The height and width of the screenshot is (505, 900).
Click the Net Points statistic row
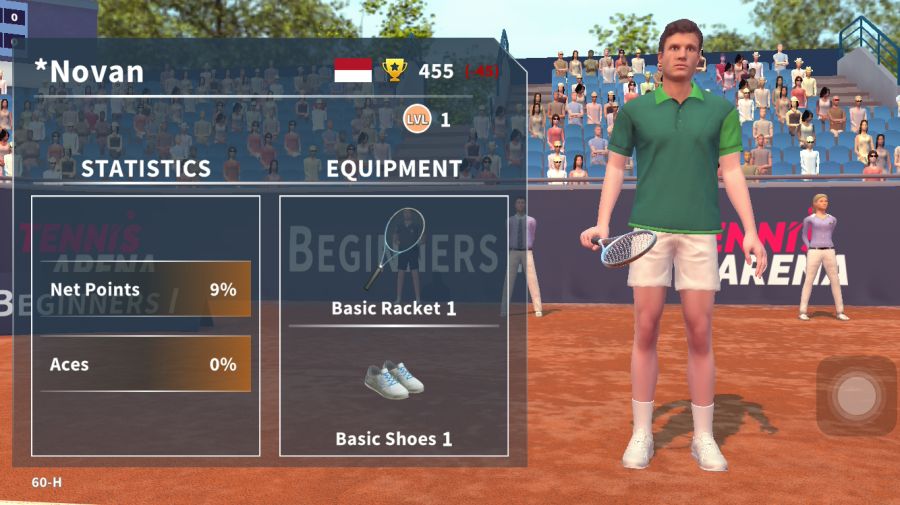(x=145, y=290)
